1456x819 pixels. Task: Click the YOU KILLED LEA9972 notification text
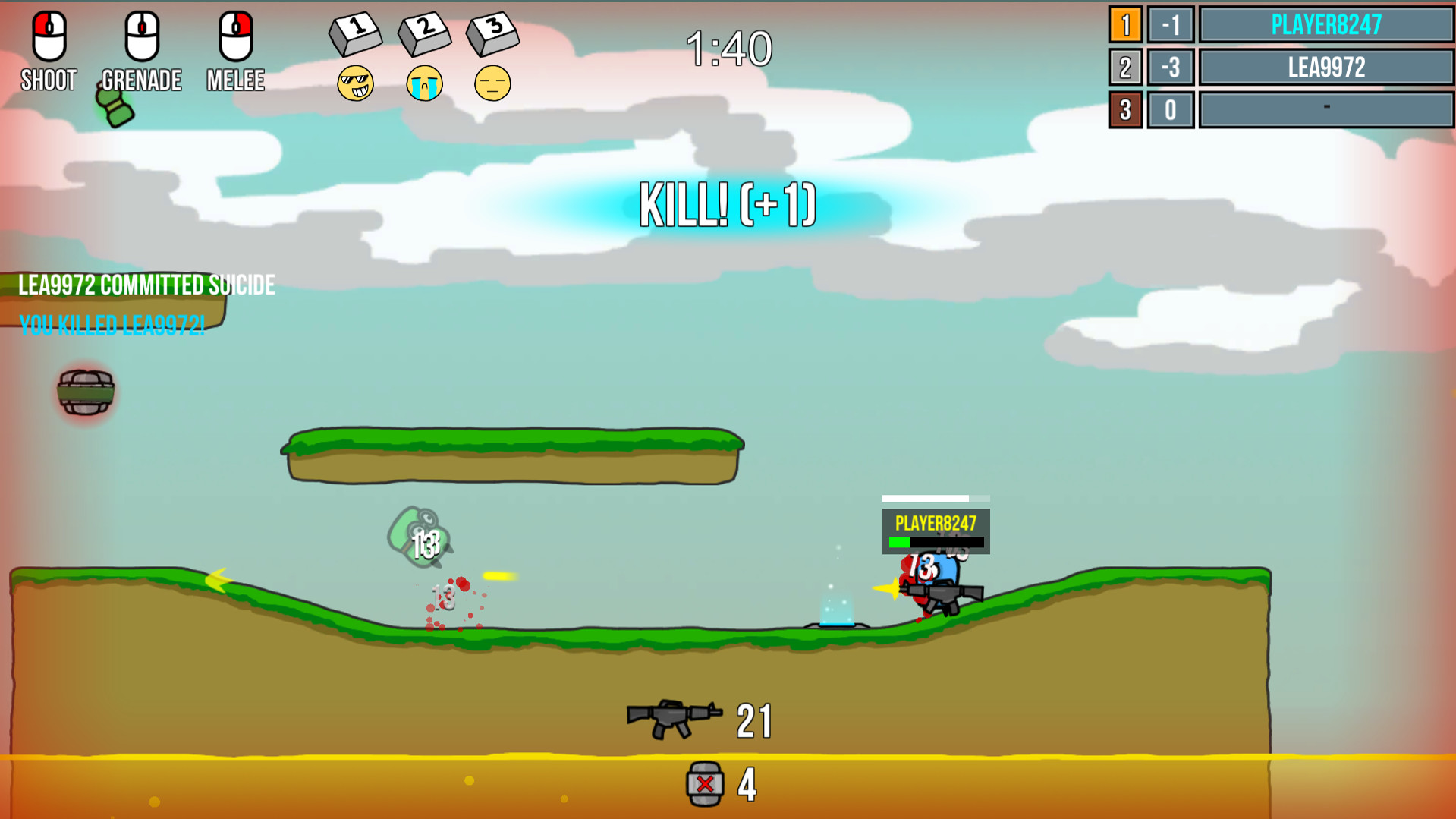[112, 326]
